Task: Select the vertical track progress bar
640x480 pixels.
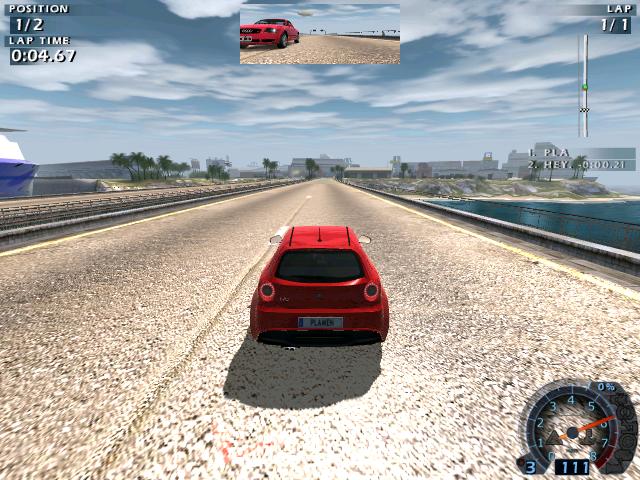Action: 584,86
